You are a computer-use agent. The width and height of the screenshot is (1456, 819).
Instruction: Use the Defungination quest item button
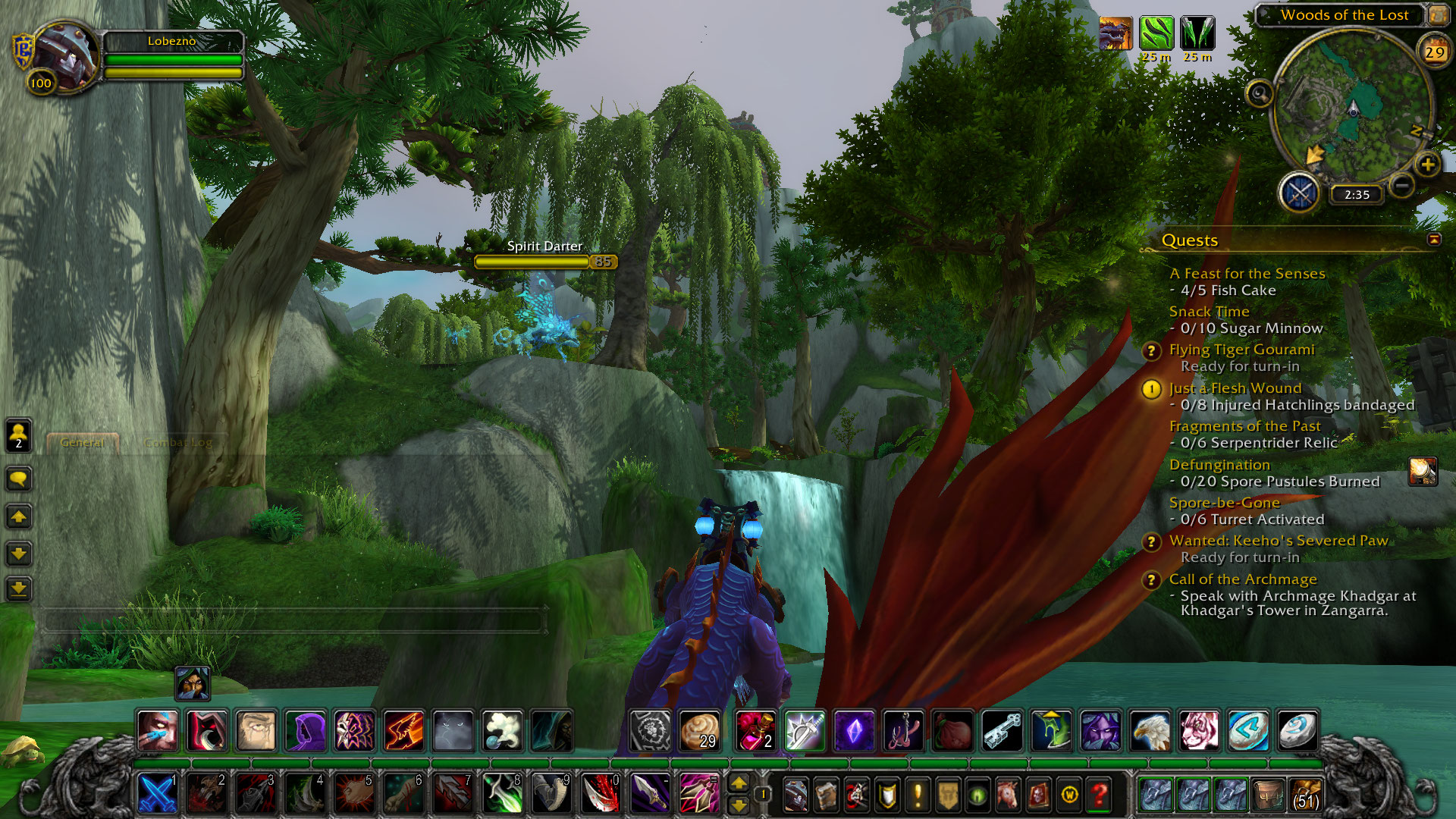1423,472
